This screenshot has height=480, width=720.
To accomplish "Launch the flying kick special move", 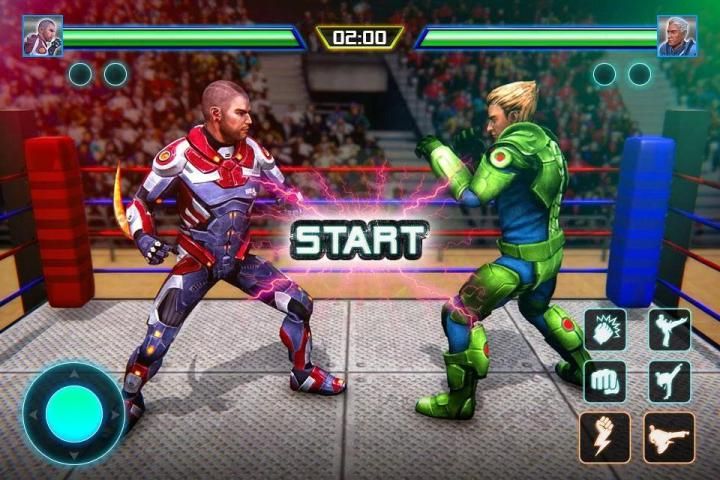I will click(x=668, y=437).
